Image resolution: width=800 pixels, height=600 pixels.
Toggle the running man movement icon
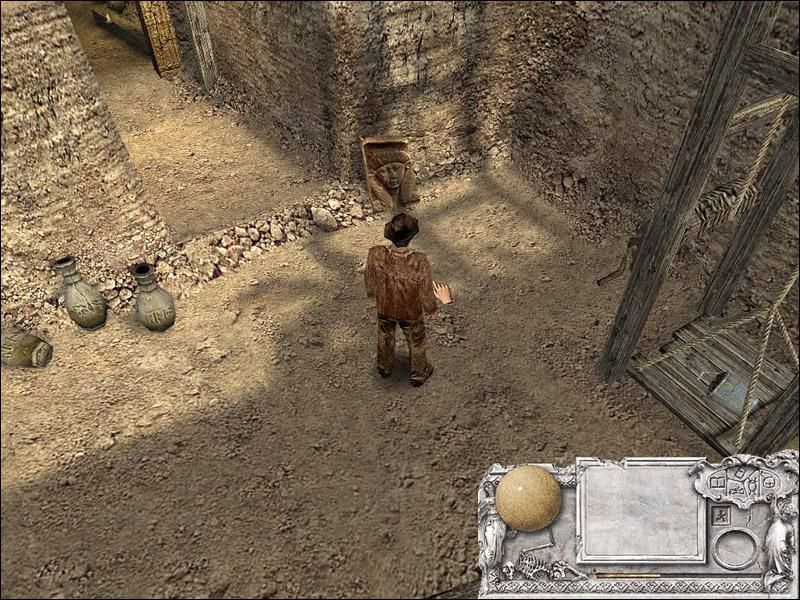click(x=720, y=516)
